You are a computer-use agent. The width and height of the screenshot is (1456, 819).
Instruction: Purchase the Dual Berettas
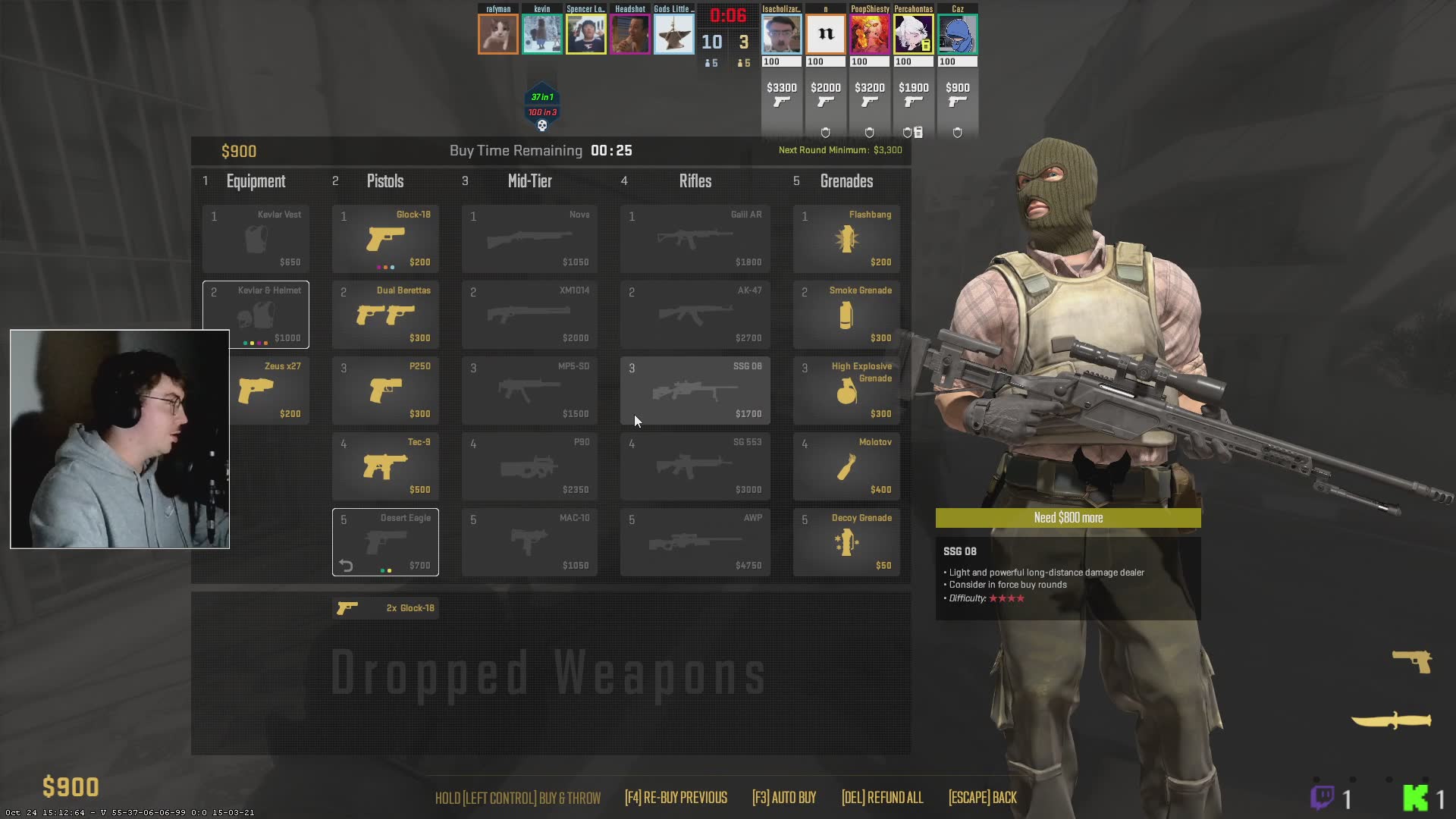385,315
